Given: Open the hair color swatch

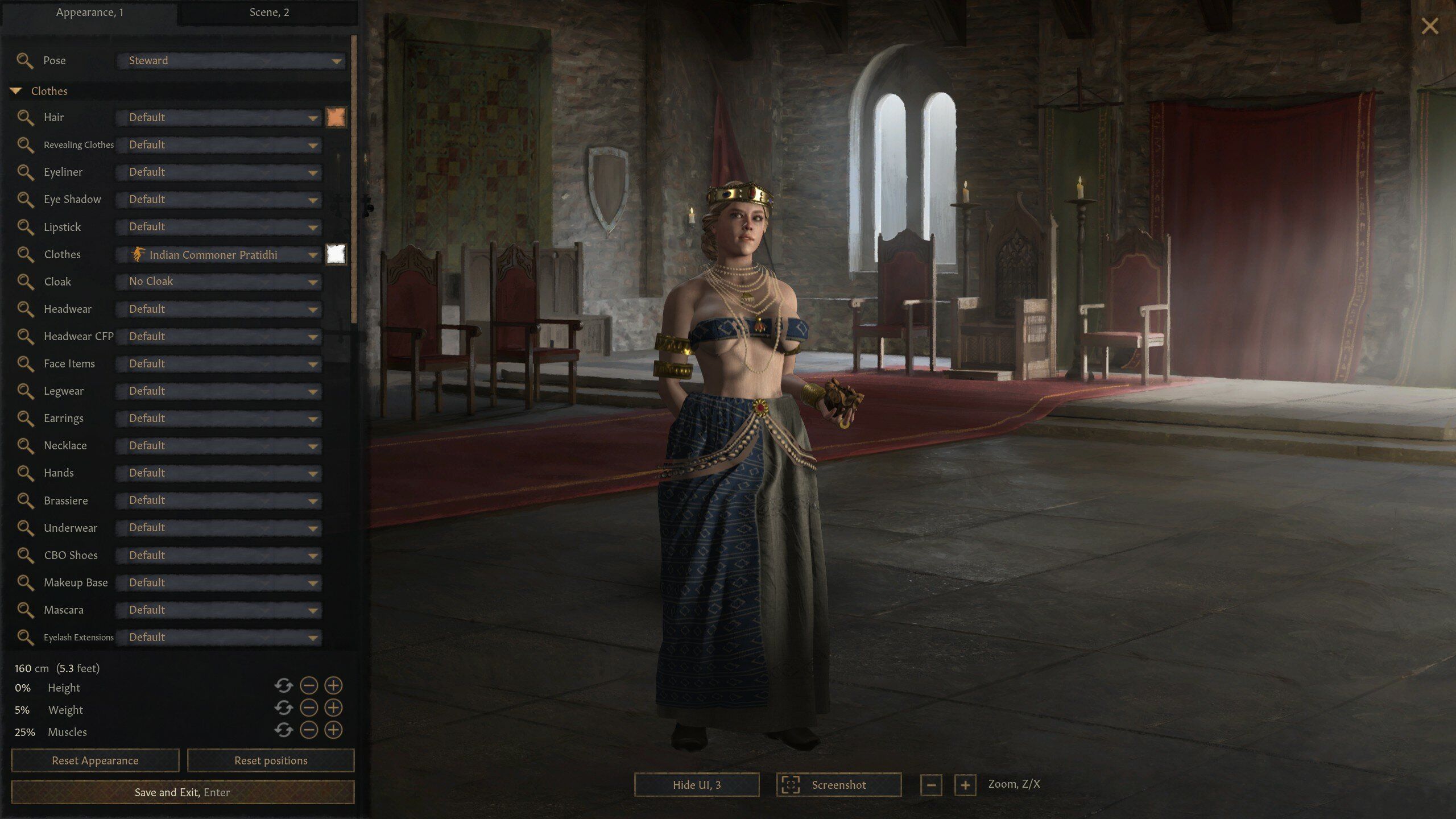Looking at the screenshot, I should [336, 117].
